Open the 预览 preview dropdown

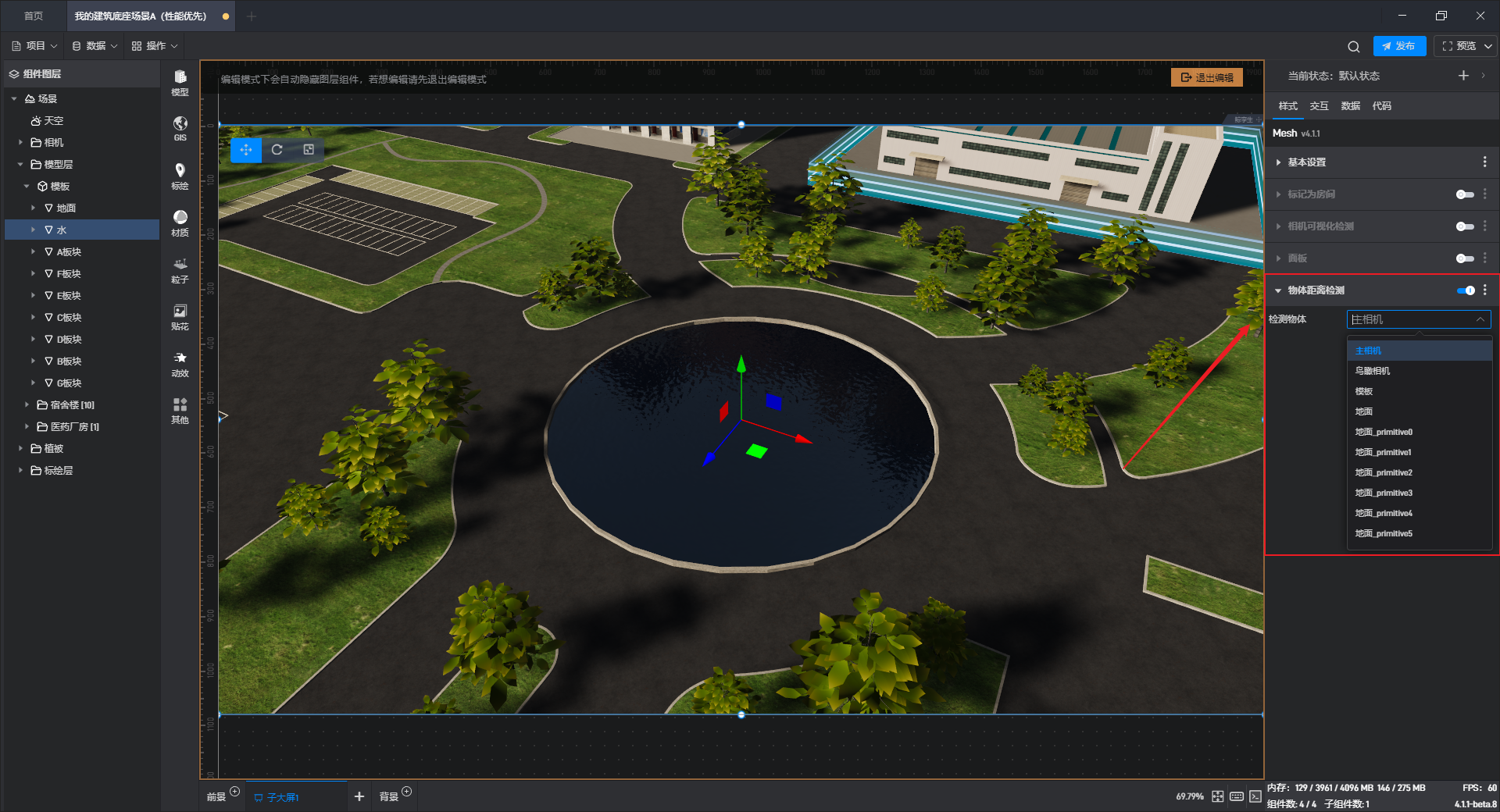tap(1466, 46)
